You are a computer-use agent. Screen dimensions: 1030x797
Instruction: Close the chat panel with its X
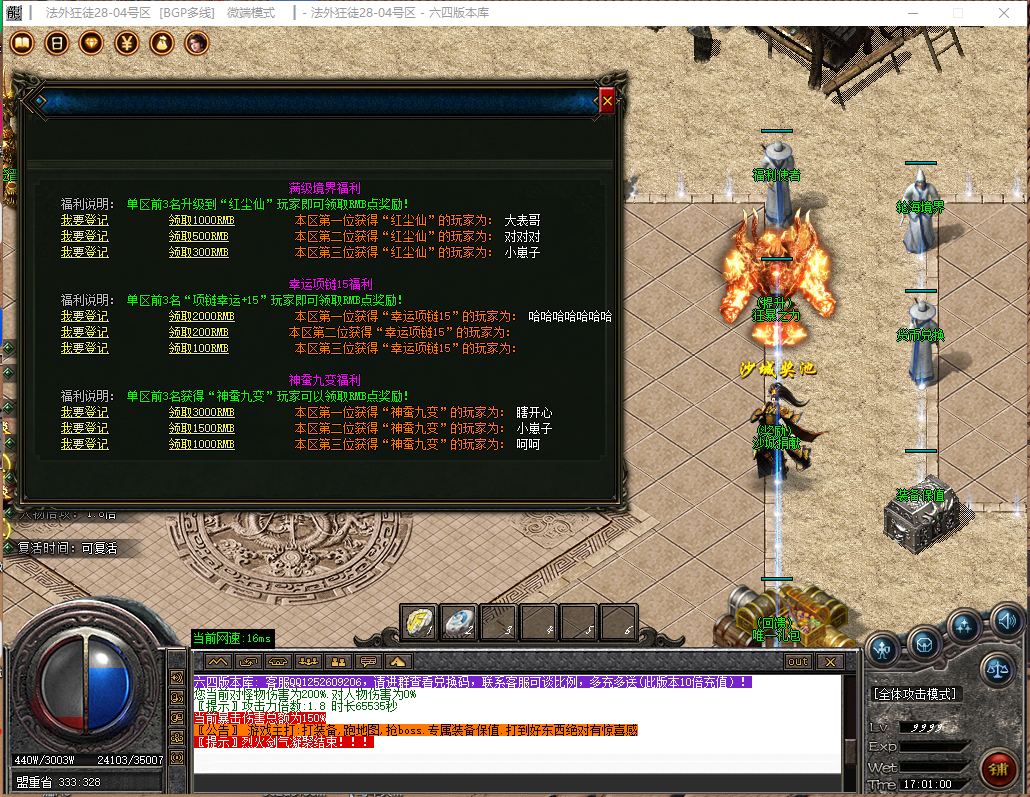[829, 662]
